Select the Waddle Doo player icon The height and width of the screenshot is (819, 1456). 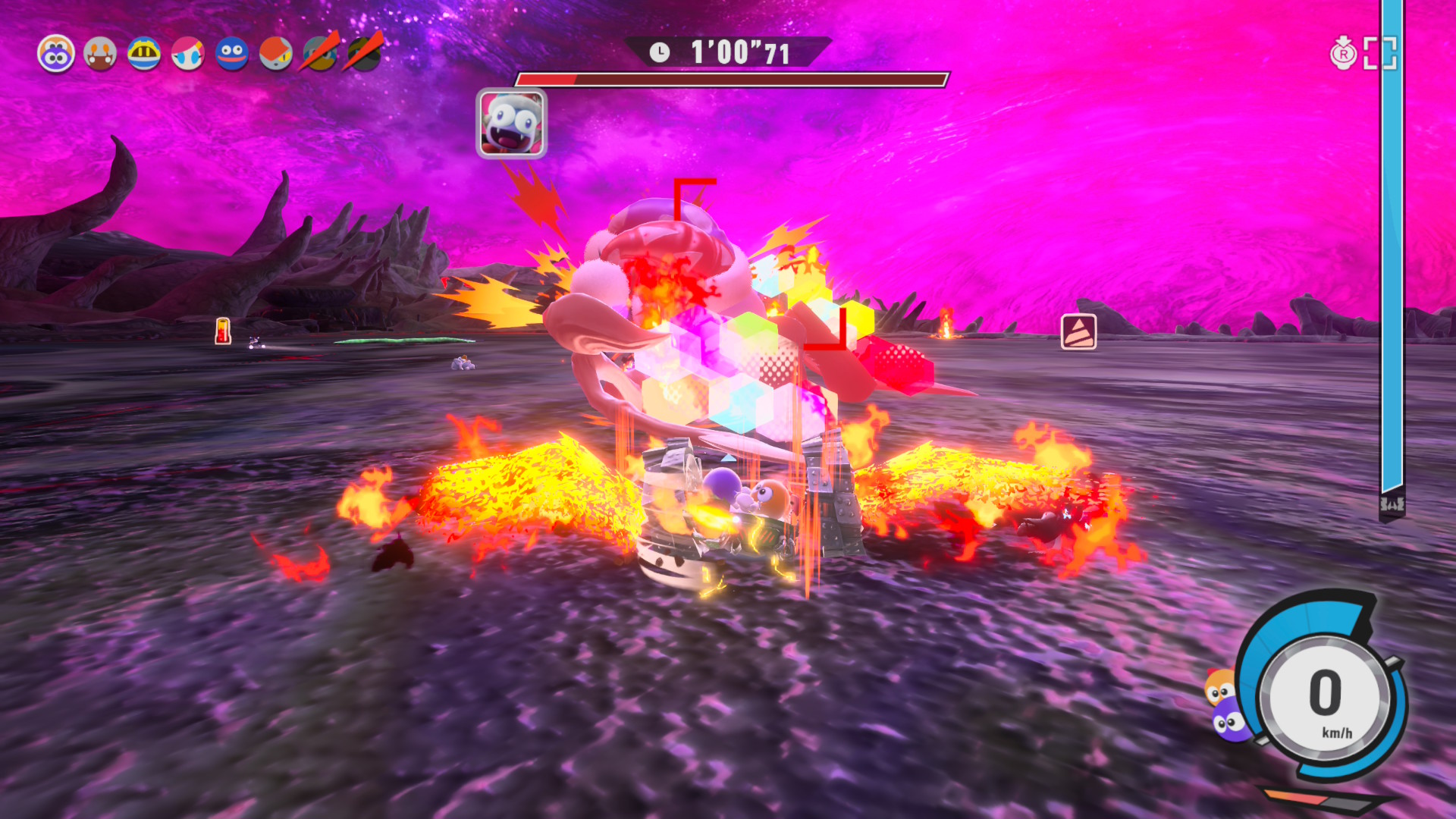pos(56,54)
